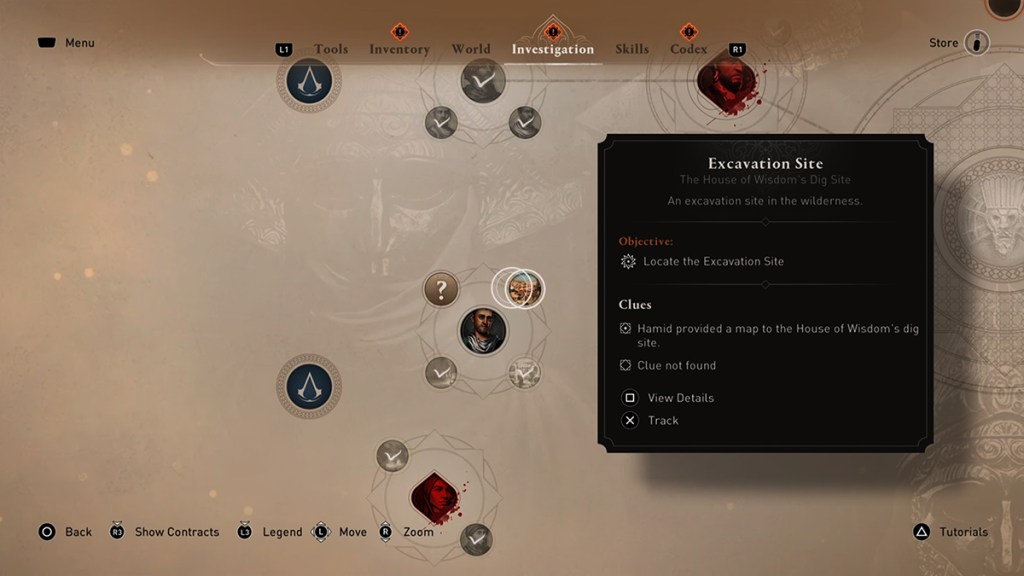Open the Inventory tab
This screenshot has height=576, width=1024.
[399, 49]
